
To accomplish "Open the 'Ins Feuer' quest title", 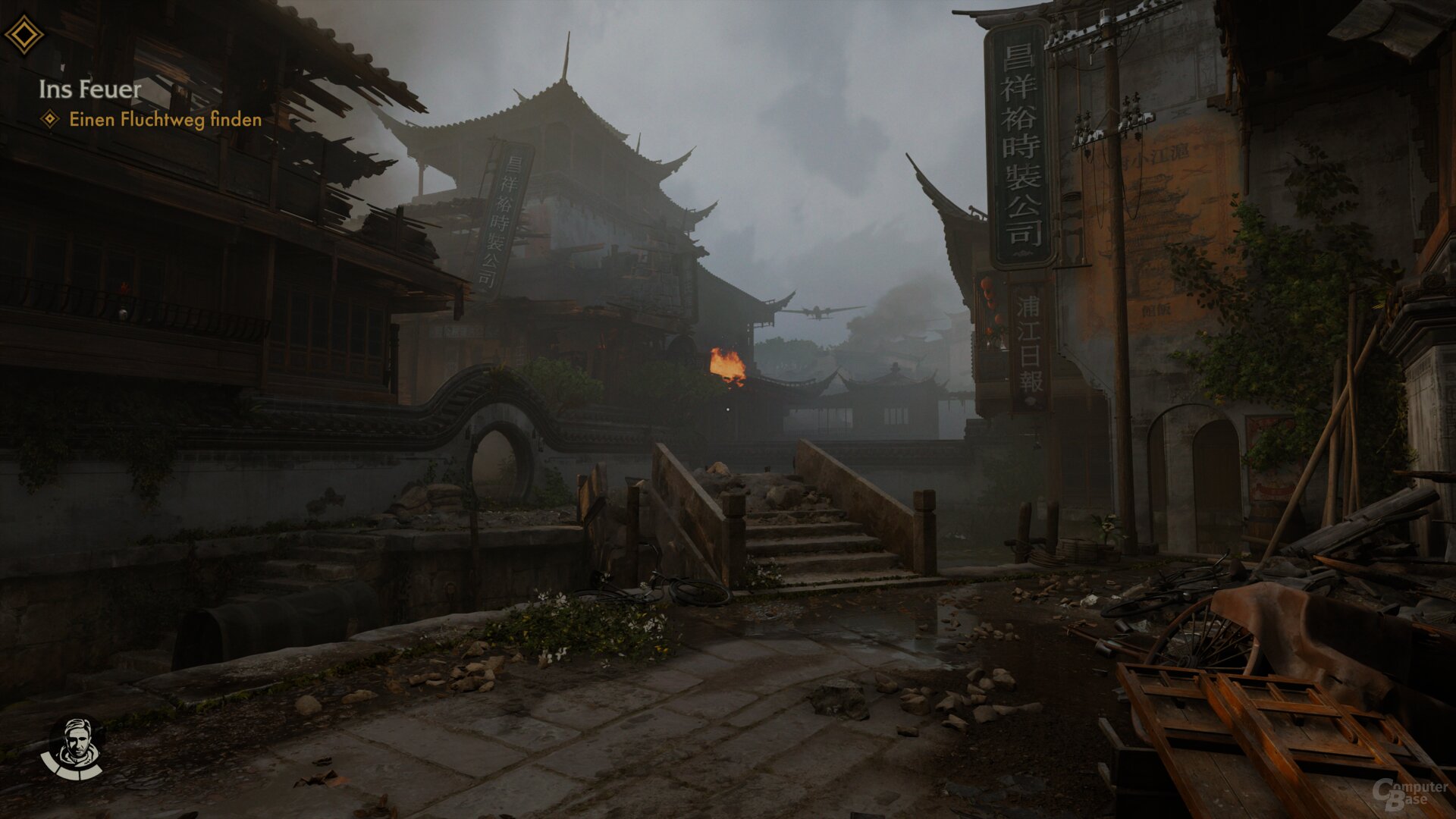I will coord(90,89).
